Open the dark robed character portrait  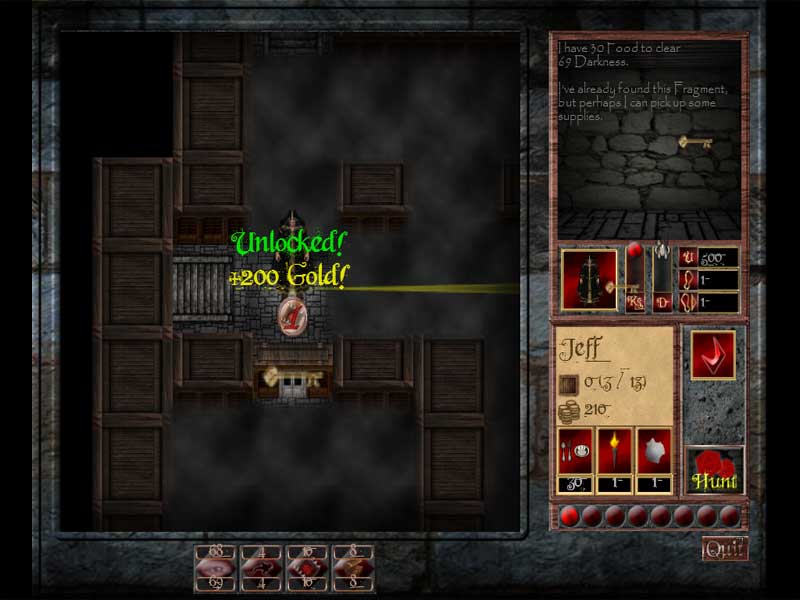click(590, 279)
